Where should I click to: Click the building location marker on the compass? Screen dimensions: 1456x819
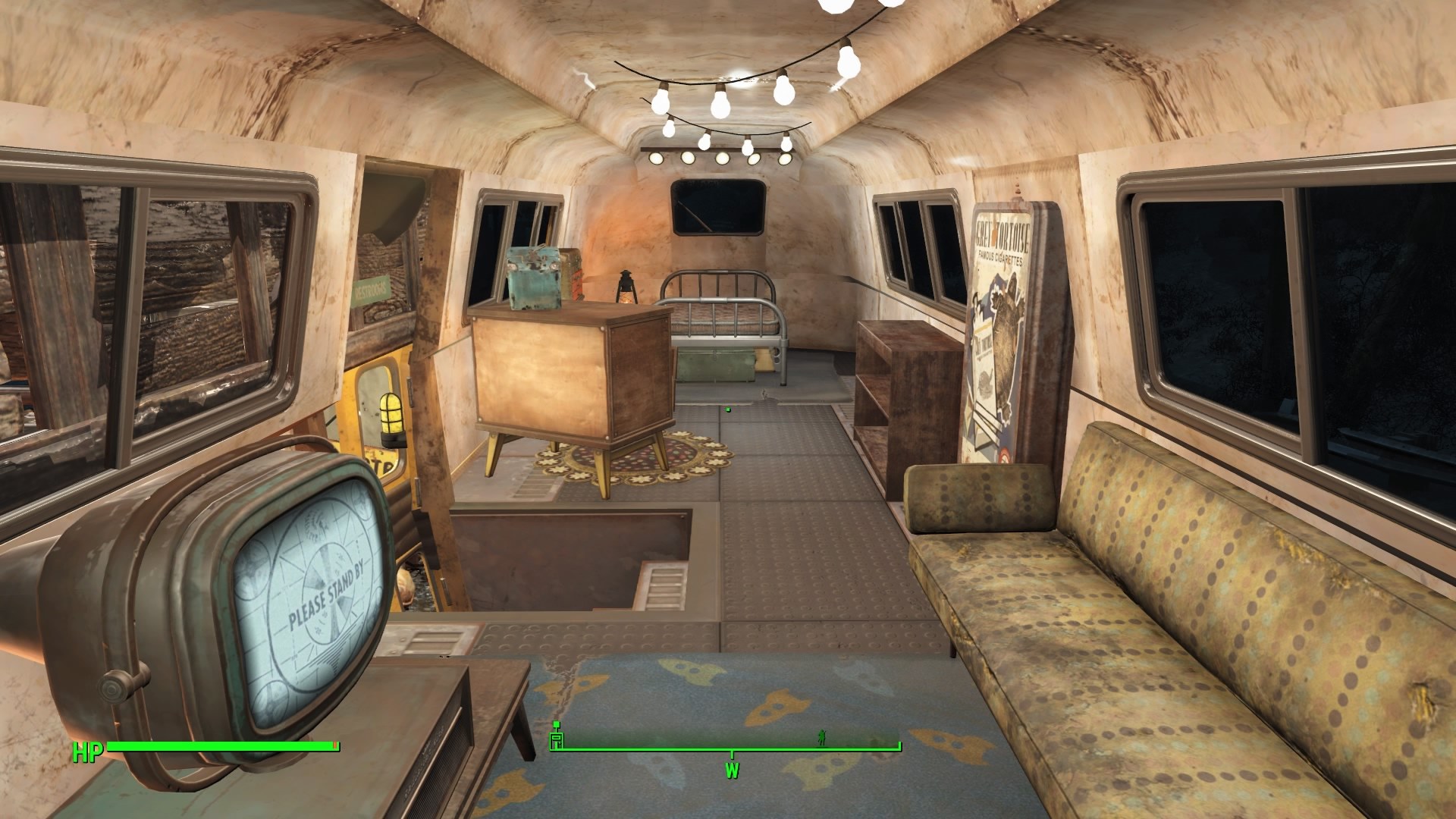tap(557, 736)
